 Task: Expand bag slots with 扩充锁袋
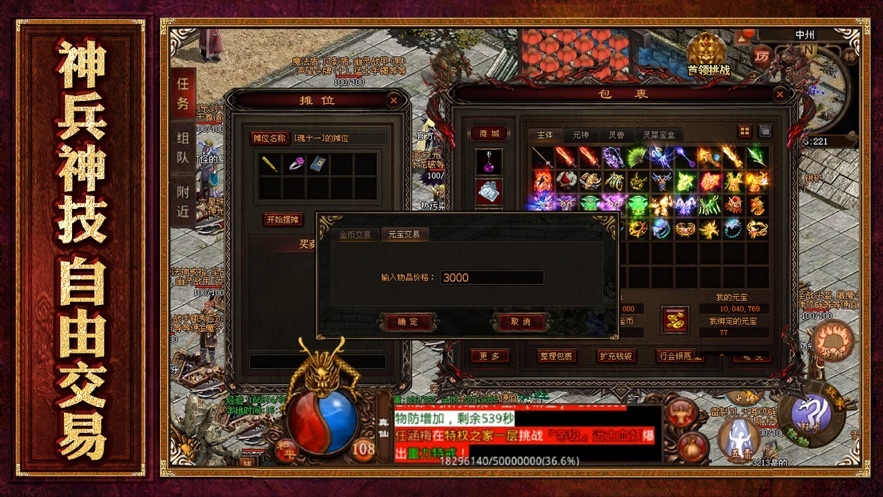tap(615, 356)
